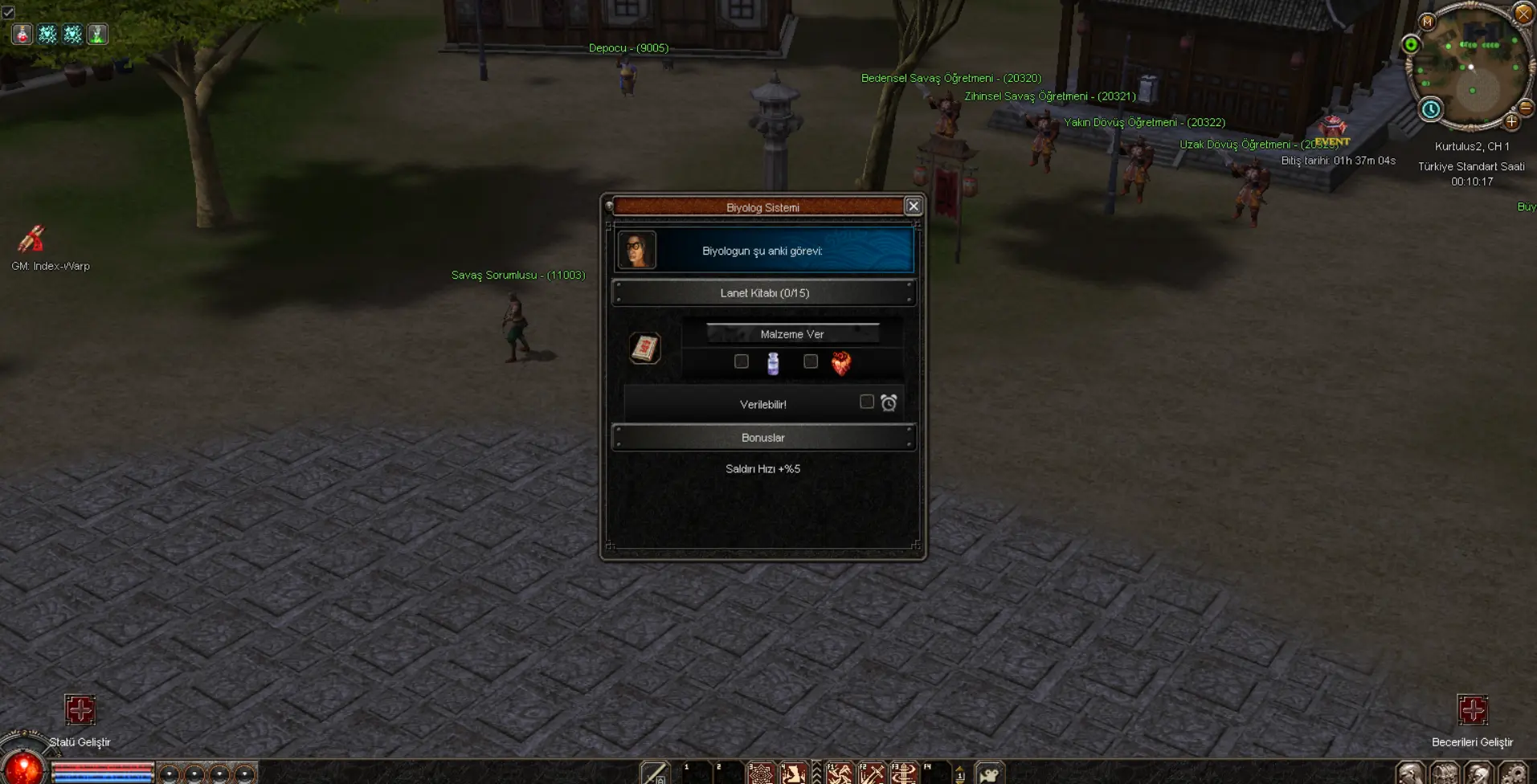This screenshot has width=1537, height=784.
Task: Click the camera icon on the hotbar
Action: pos(989,774)
